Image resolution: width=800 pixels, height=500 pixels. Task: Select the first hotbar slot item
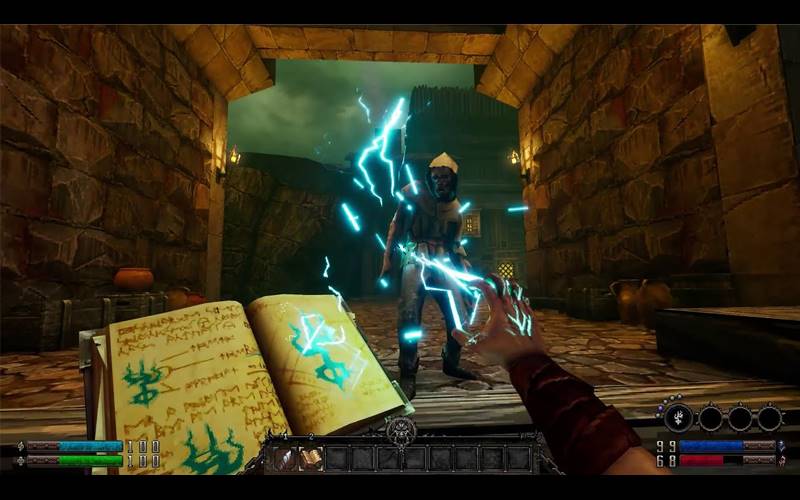coord(285,458)
